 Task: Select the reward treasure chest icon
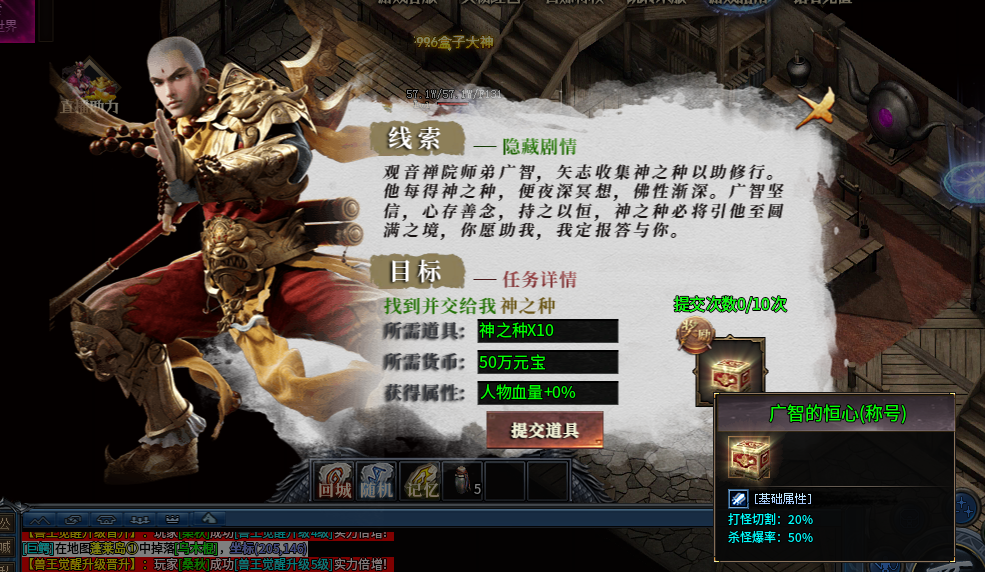coord(729,371)
